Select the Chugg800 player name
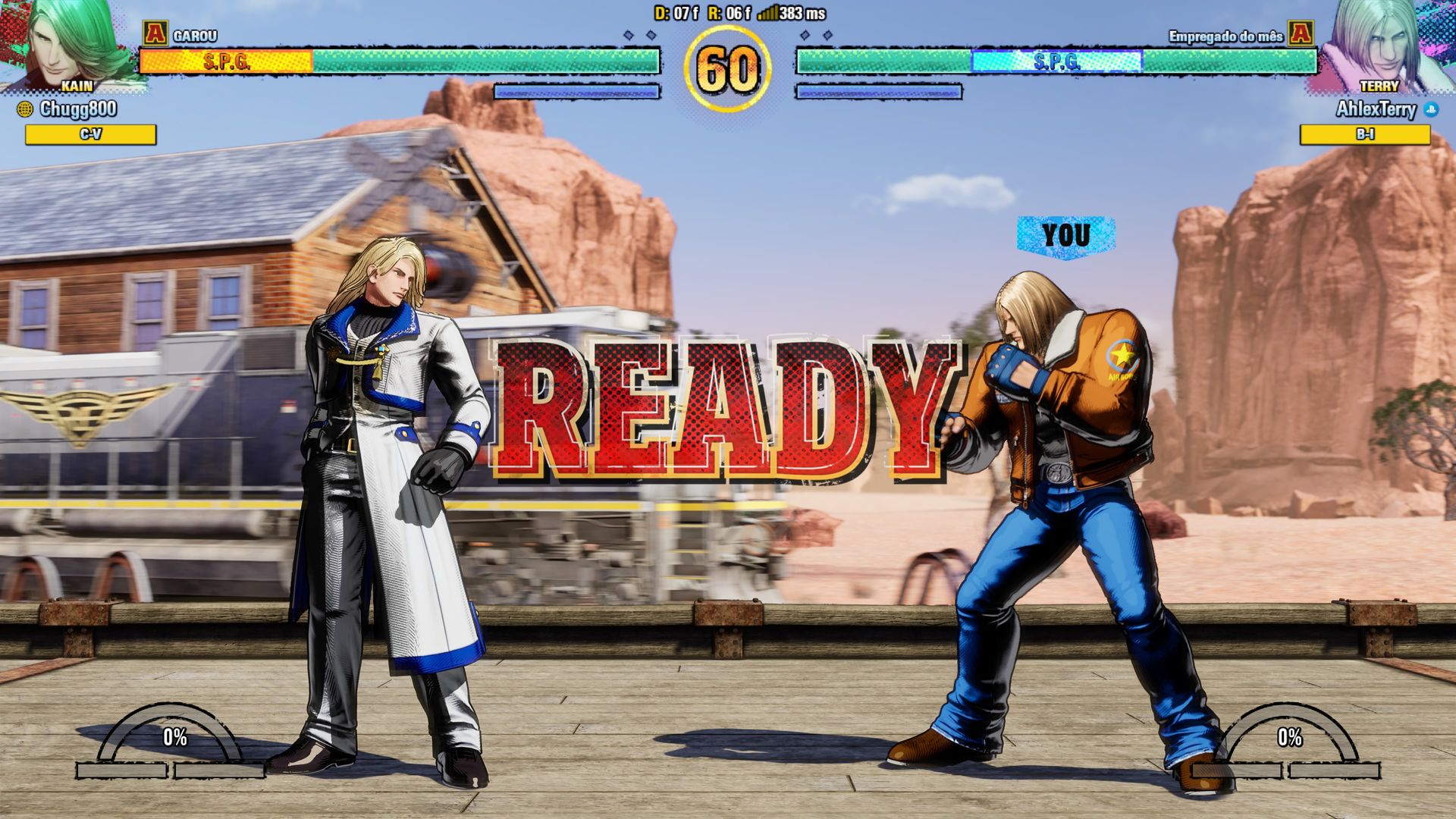This screenshot has width=1456, height=819. (x=78, y=109)
